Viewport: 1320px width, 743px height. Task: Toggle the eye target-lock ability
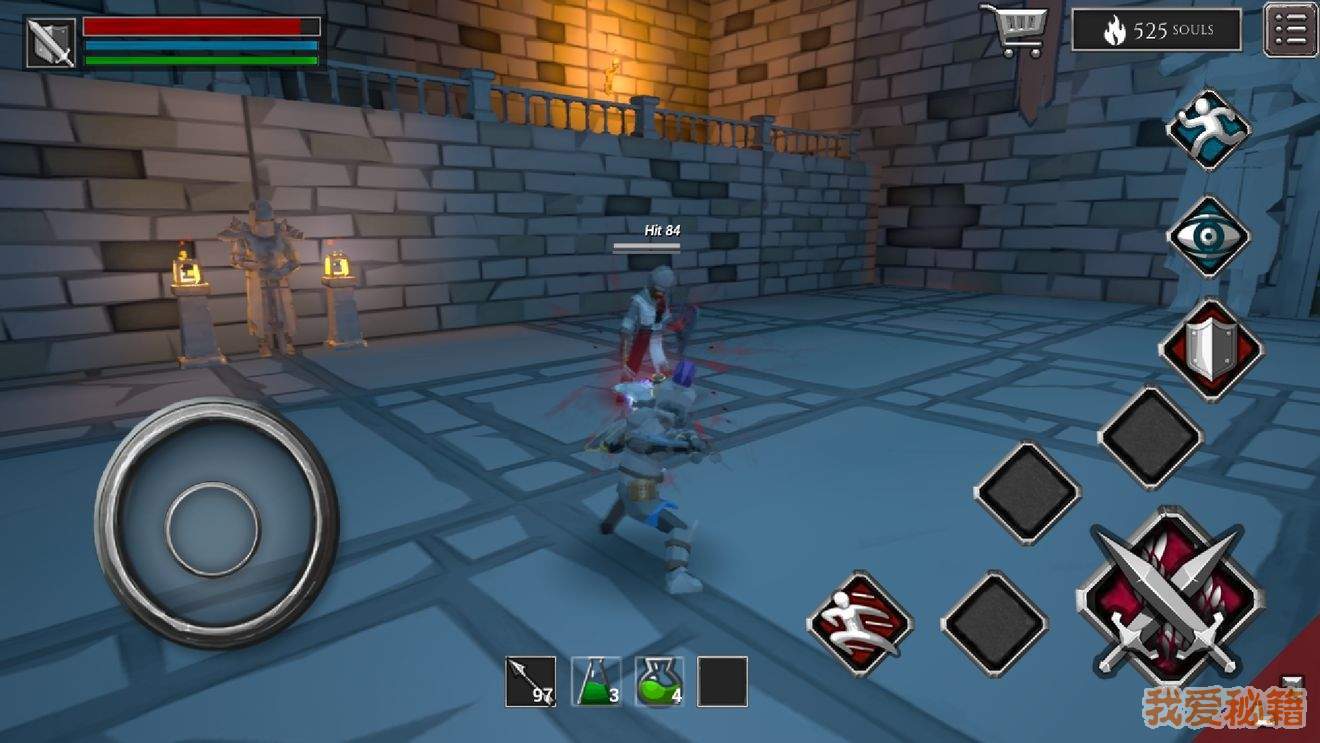[x=1209, y=237]
